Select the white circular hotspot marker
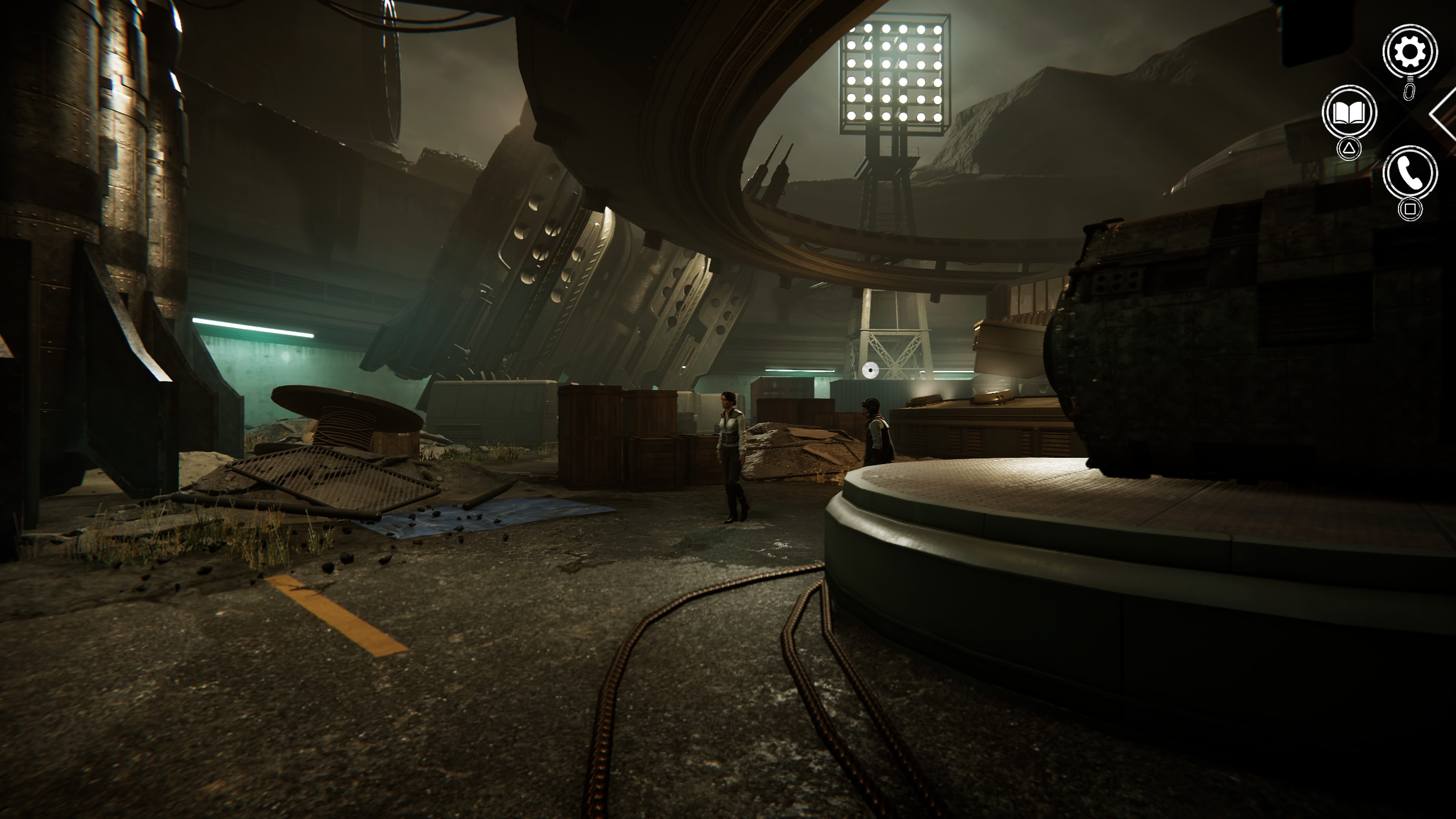1456x819 pixels. [870, 371]
